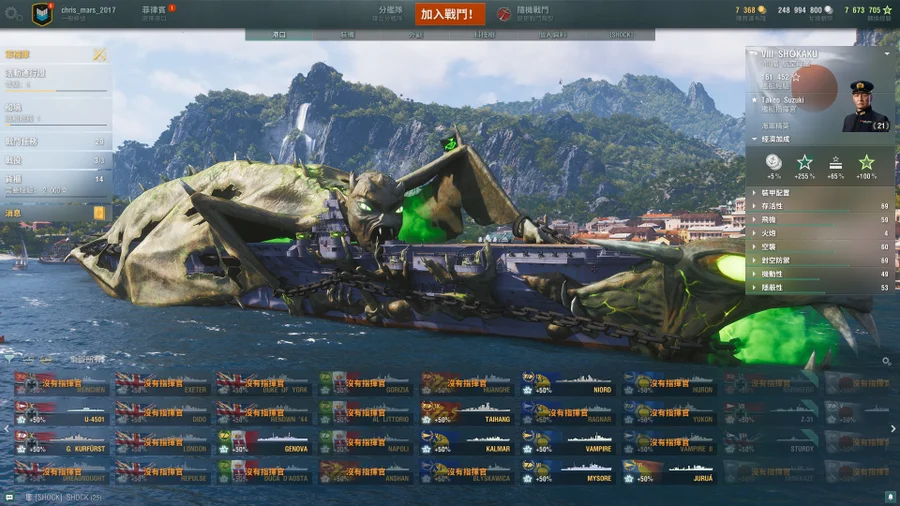The height and width of the screenshot is (506, 900).
Task: Open the chris_mars_2017 player profile
Action: [88, 10]
